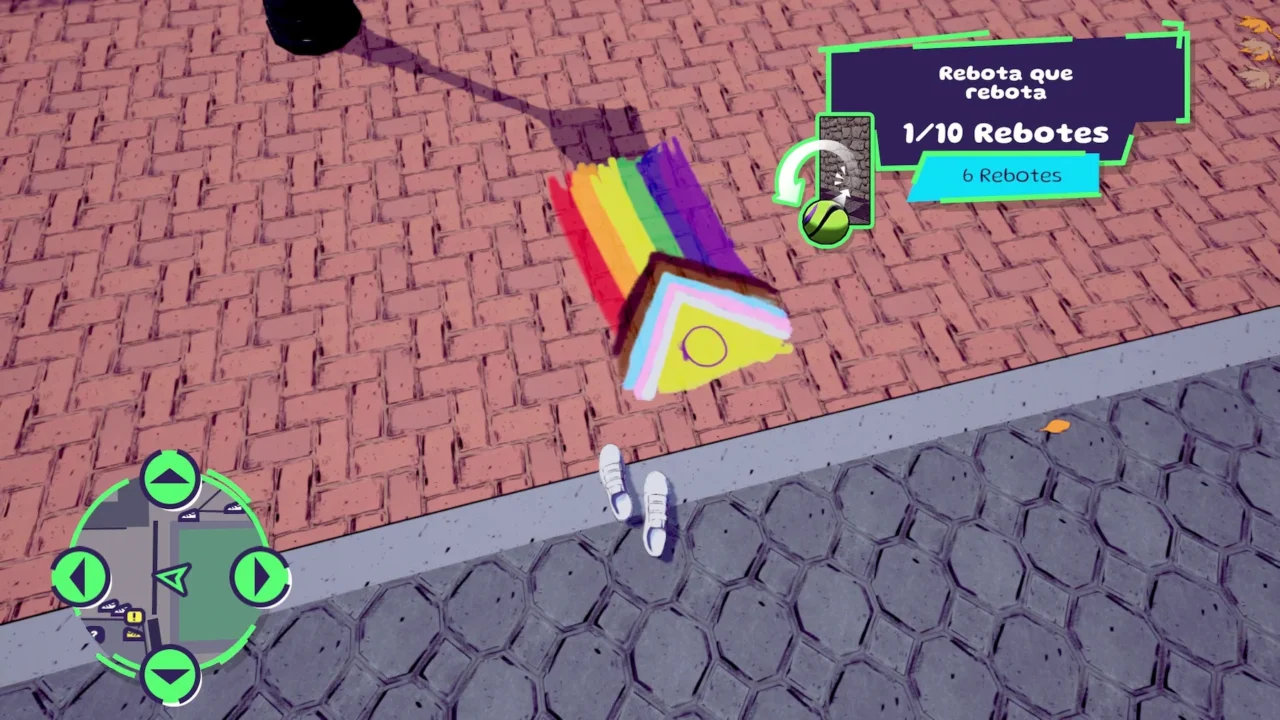Click the rebote progress counter showing 1/10
Image resolution: width=1280 pixels, height=720 pixels.
tap(1006, 134)
